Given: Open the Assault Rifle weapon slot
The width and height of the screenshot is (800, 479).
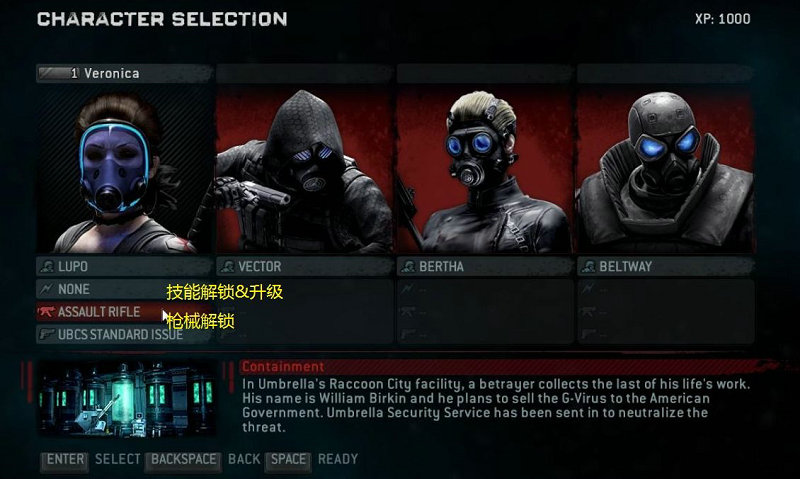Looking at the screenshot, I should [x=100, y=312].
